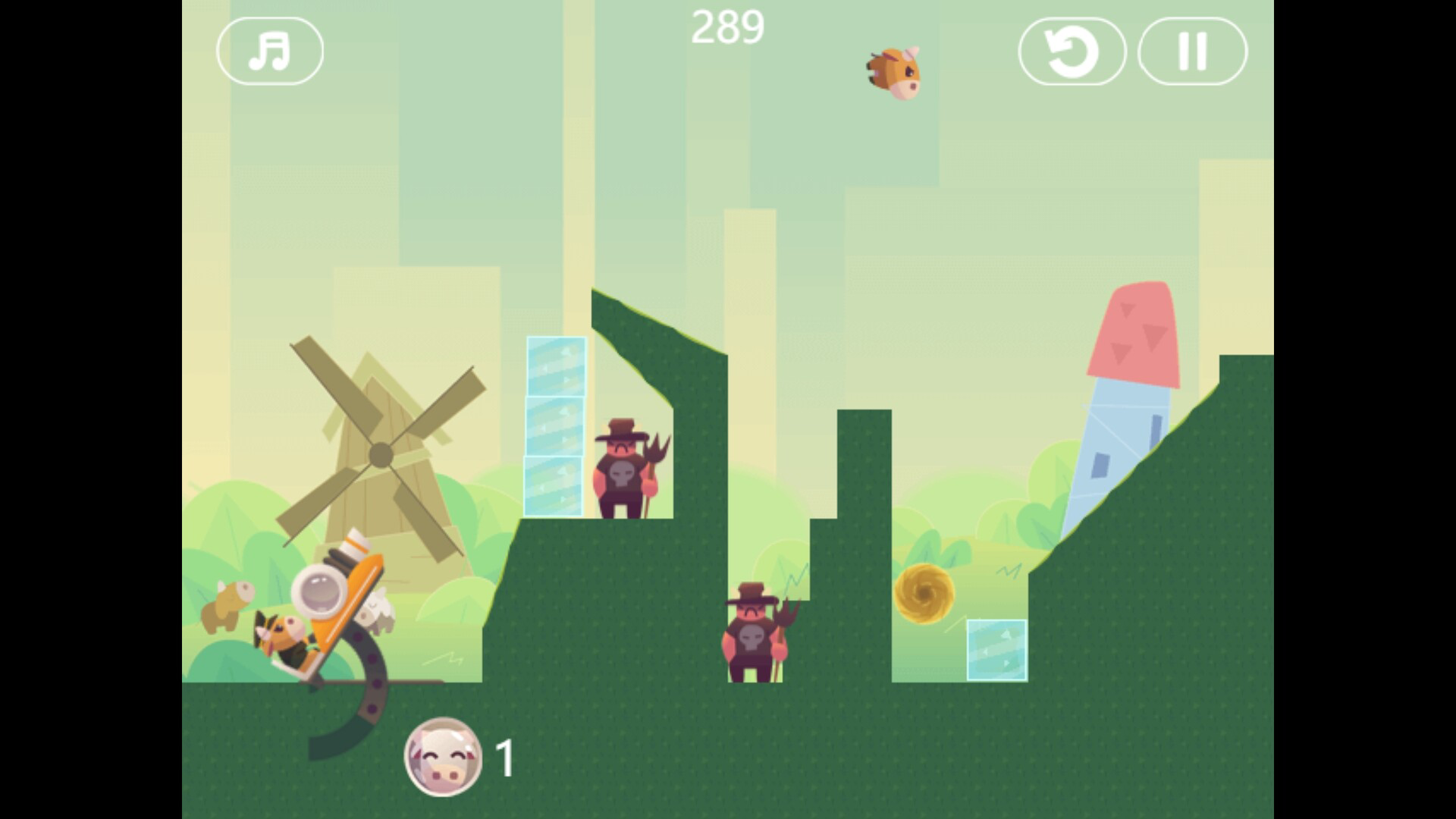Click the flying cow near the top
This screenshot has height=819, width=1456.
895,72
